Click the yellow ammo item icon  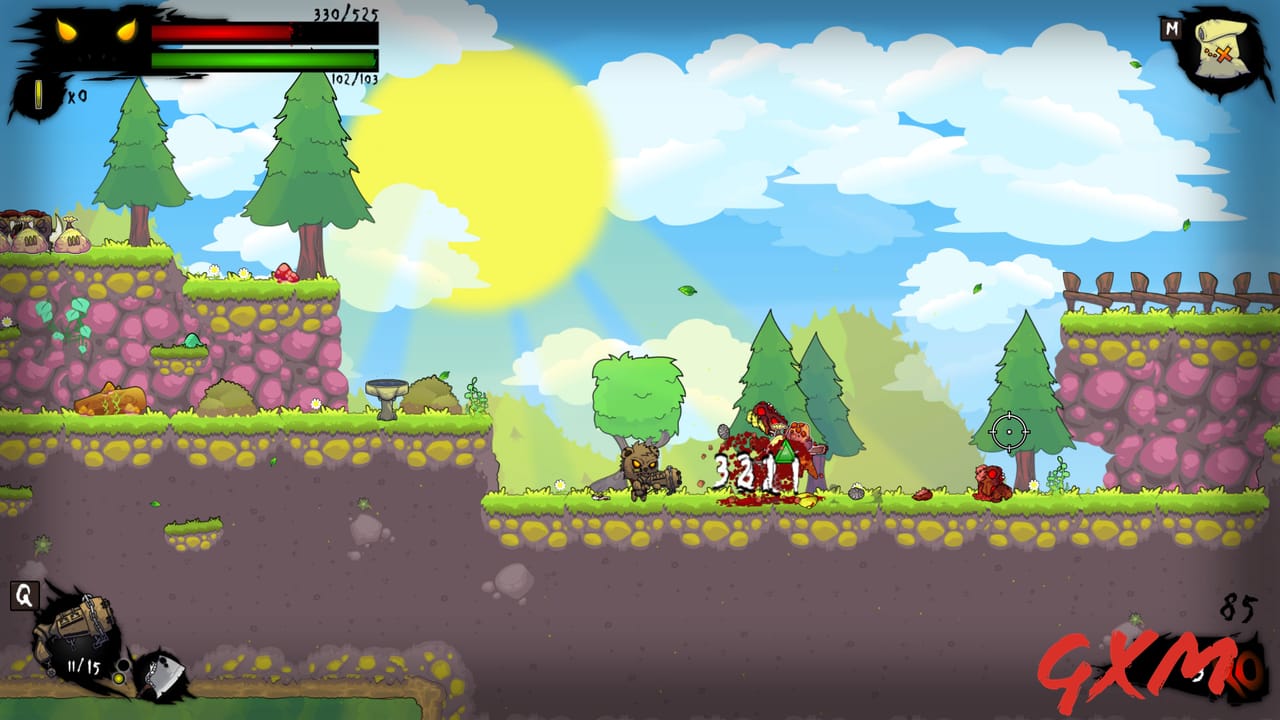coord(38,93)
